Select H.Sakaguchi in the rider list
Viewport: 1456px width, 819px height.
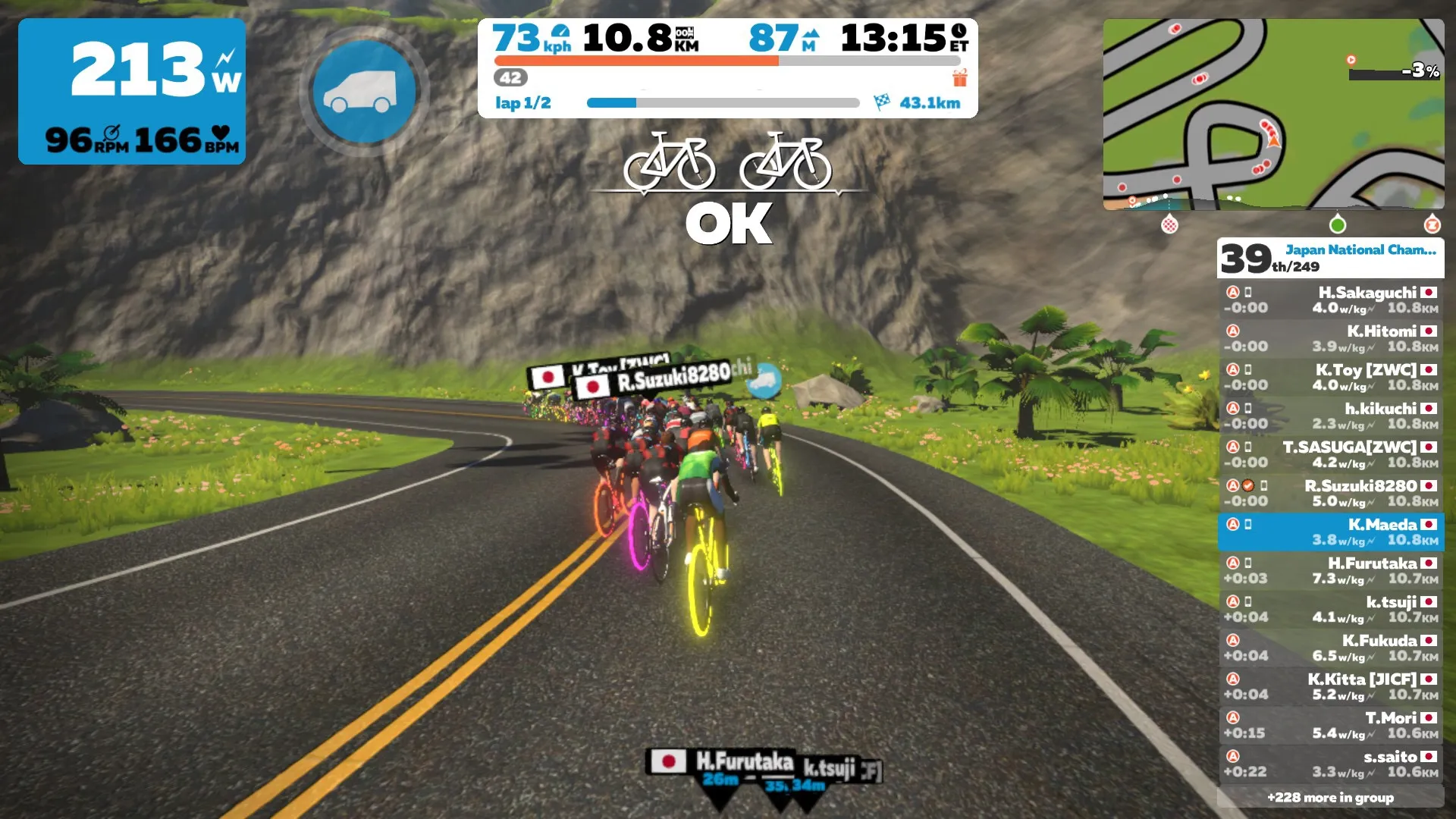[x=1330, y=300]
